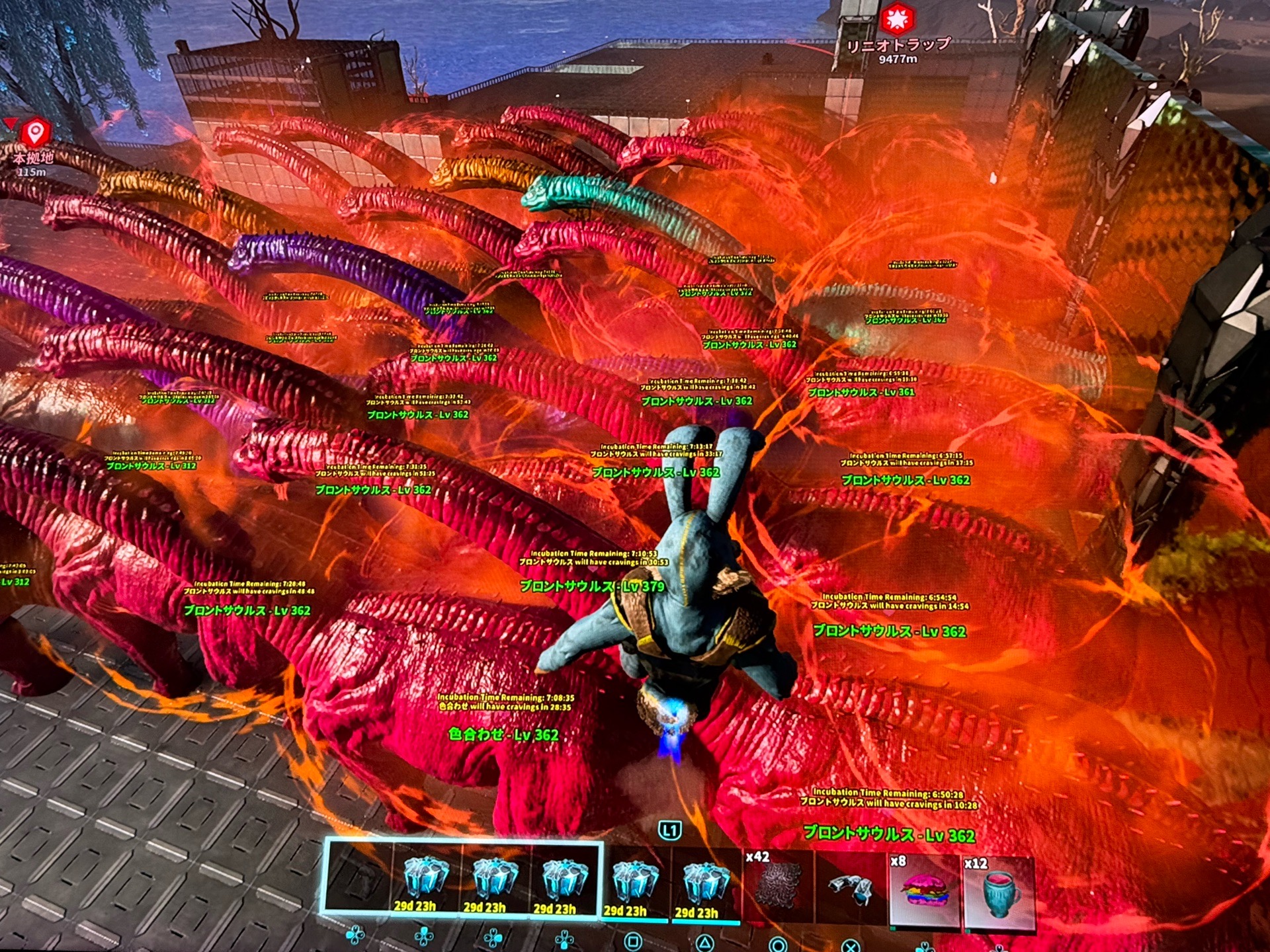Select the teal mug drink slot
Viewport: 1270px width, 952px height.
[x=998, y=891]
